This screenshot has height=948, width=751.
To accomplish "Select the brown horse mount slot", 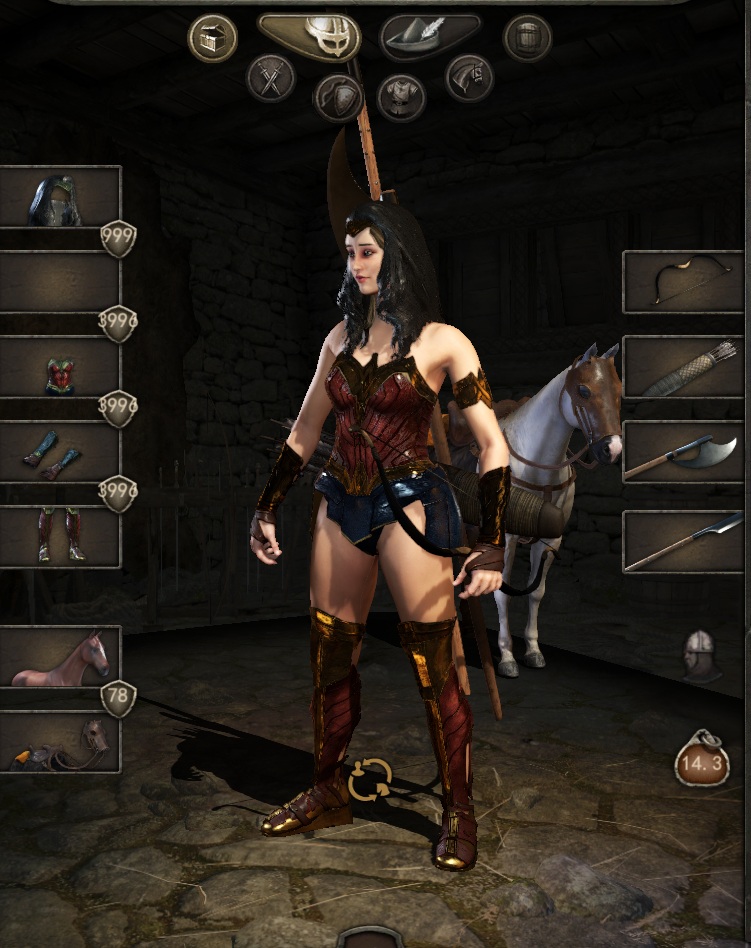I will [x=60, y=656].
